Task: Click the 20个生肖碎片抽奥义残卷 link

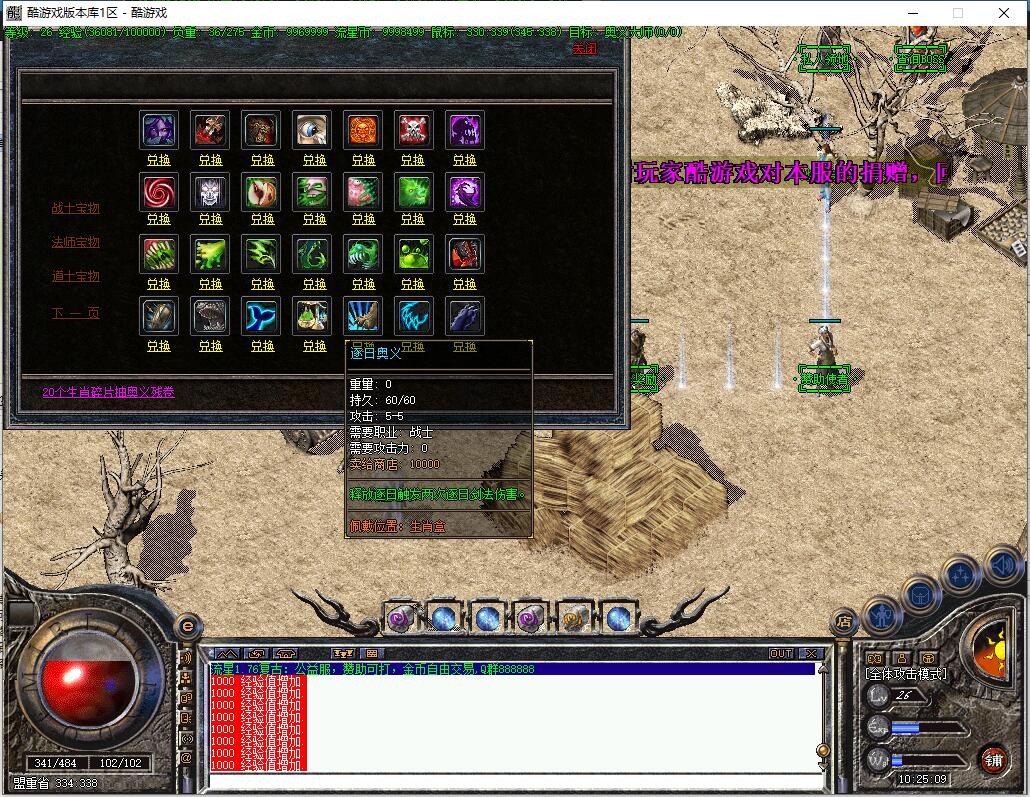Action: coord(108,392)
